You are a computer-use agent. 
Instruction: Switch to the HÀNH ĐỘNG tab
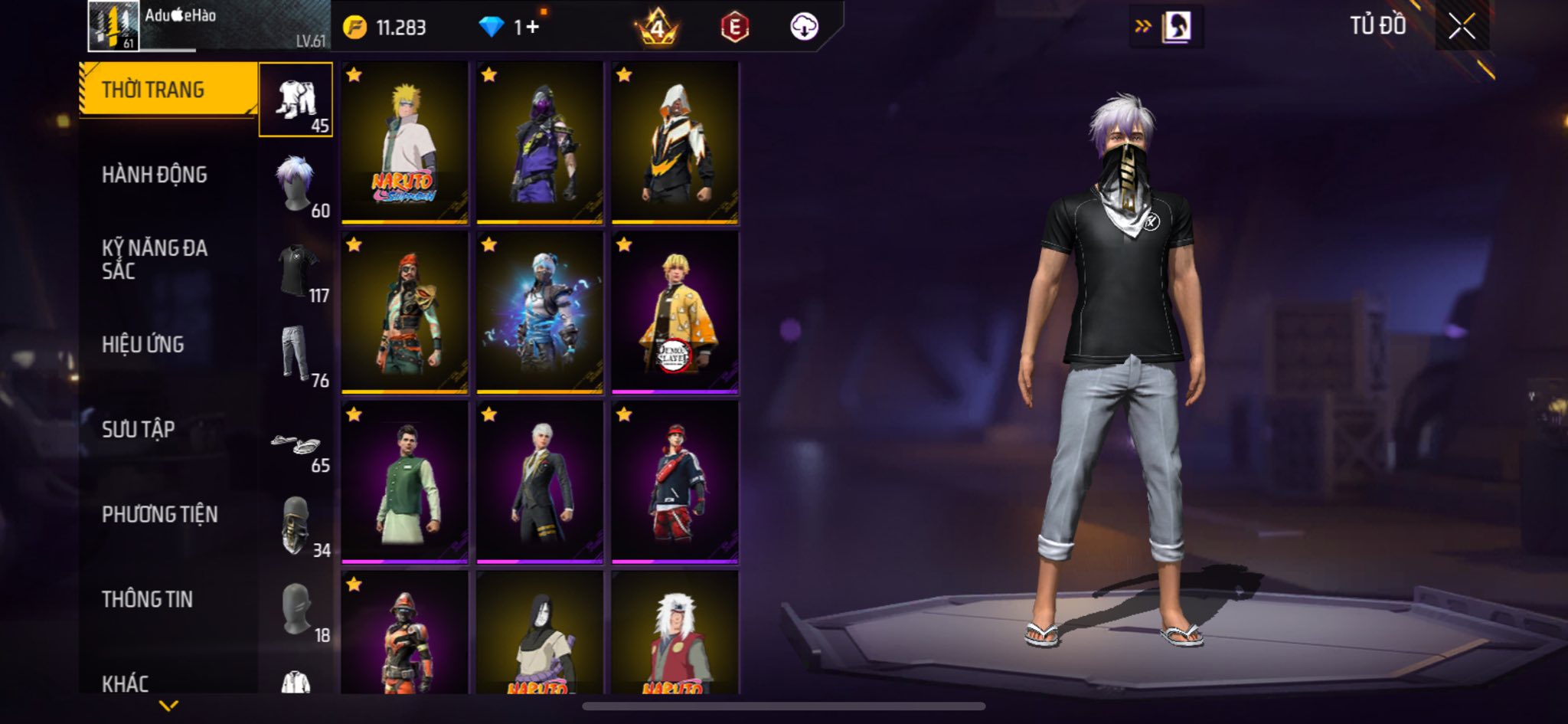point(155,175)
